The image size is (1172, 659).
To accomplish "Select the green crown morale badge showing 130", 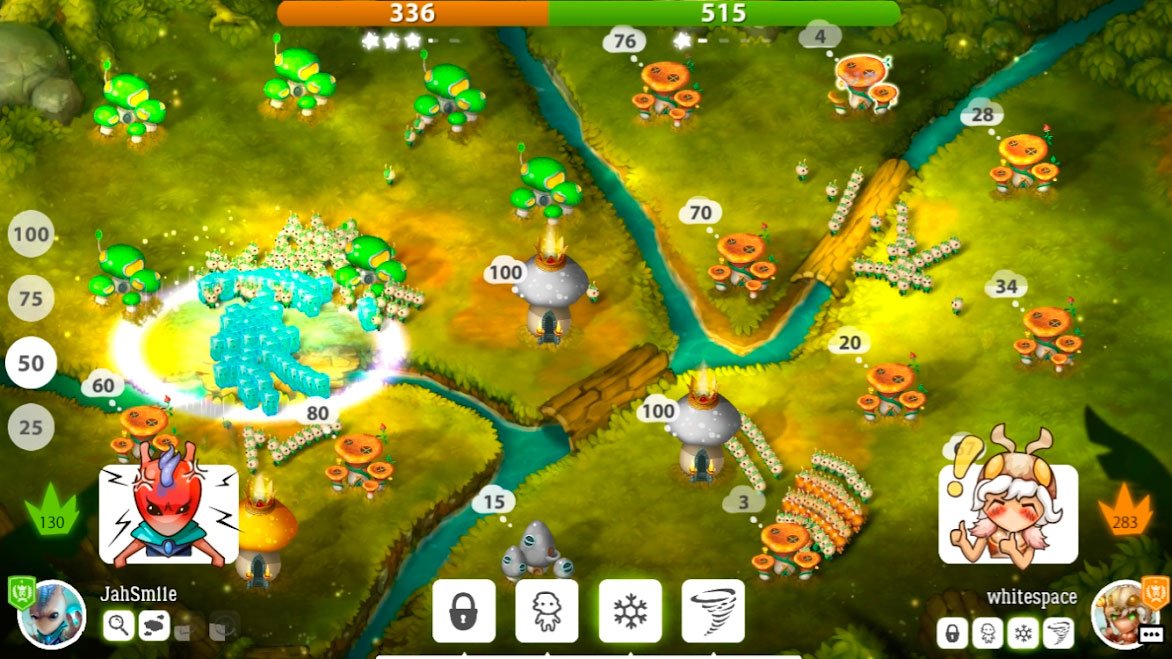I will click(x=51, y=511).
